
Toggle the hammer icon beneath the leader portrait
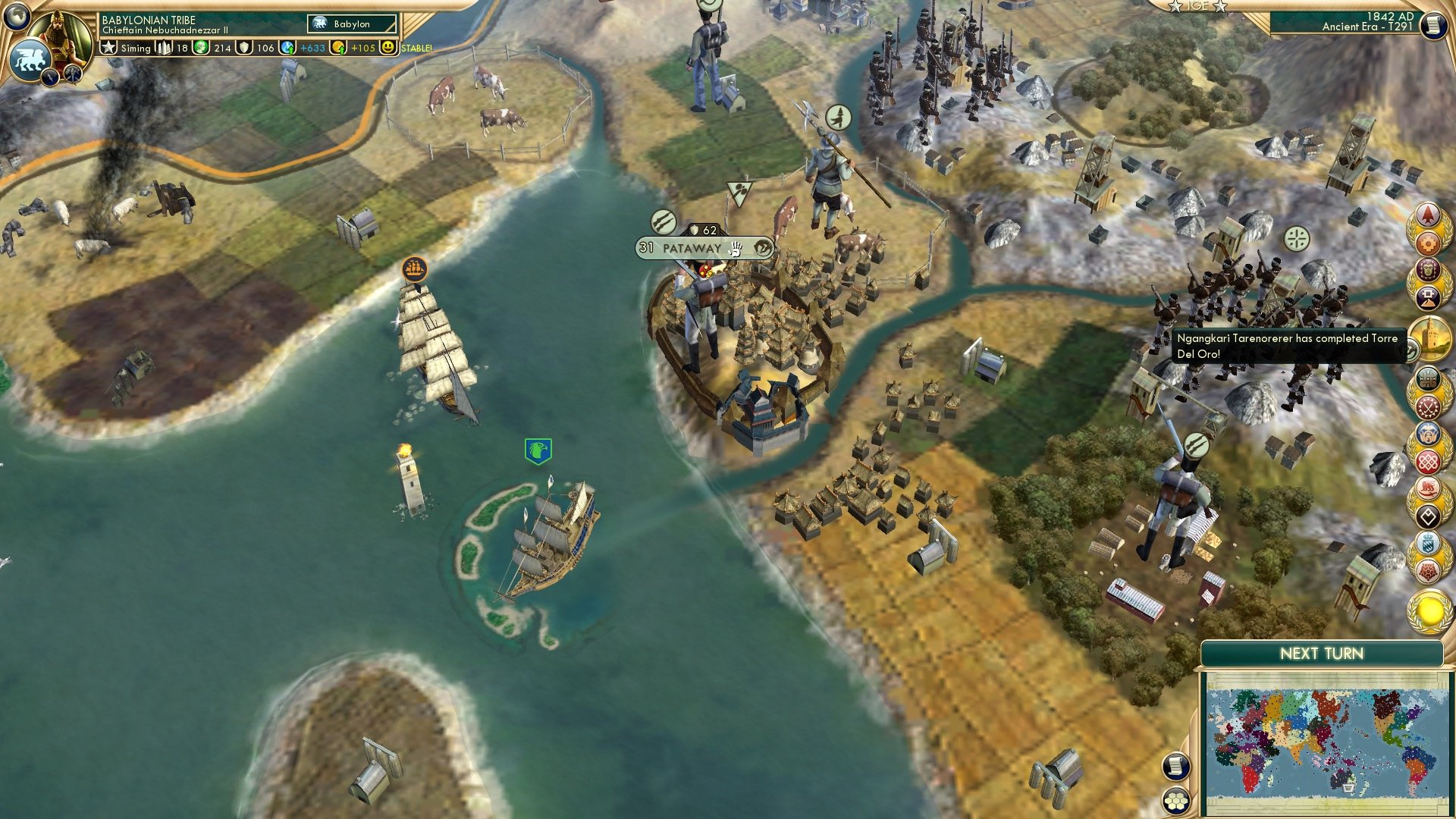[x=73, y=75]
